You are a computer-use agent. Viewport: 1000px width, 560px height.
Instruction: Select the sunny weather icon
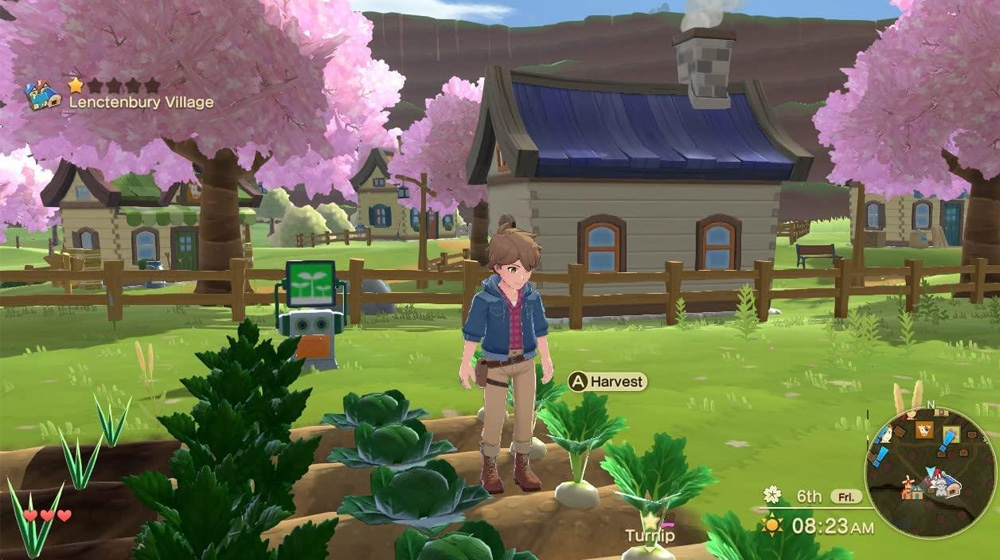click(772, 524)
